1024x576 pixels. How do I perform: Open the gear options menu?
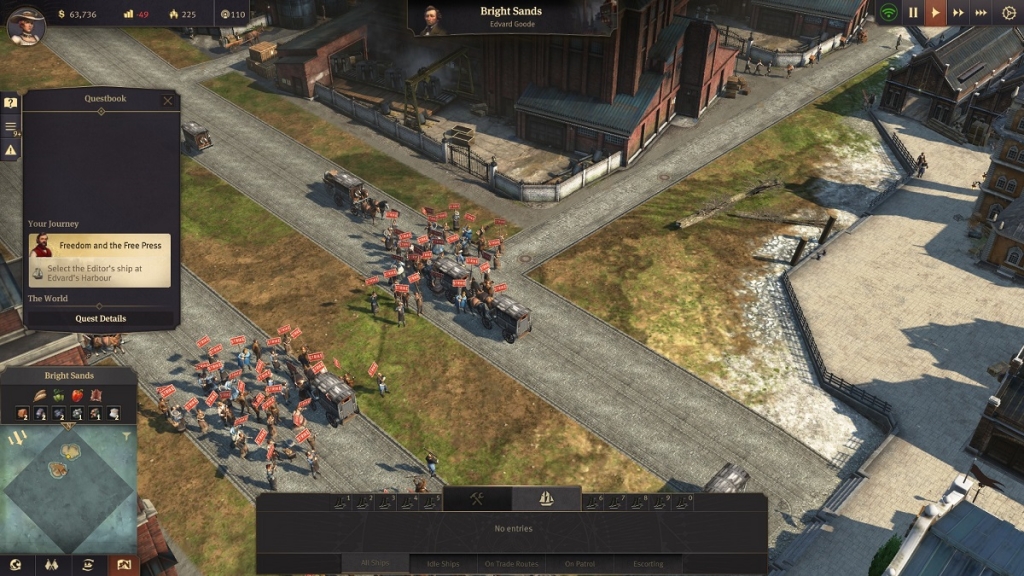click(1008, 13)
